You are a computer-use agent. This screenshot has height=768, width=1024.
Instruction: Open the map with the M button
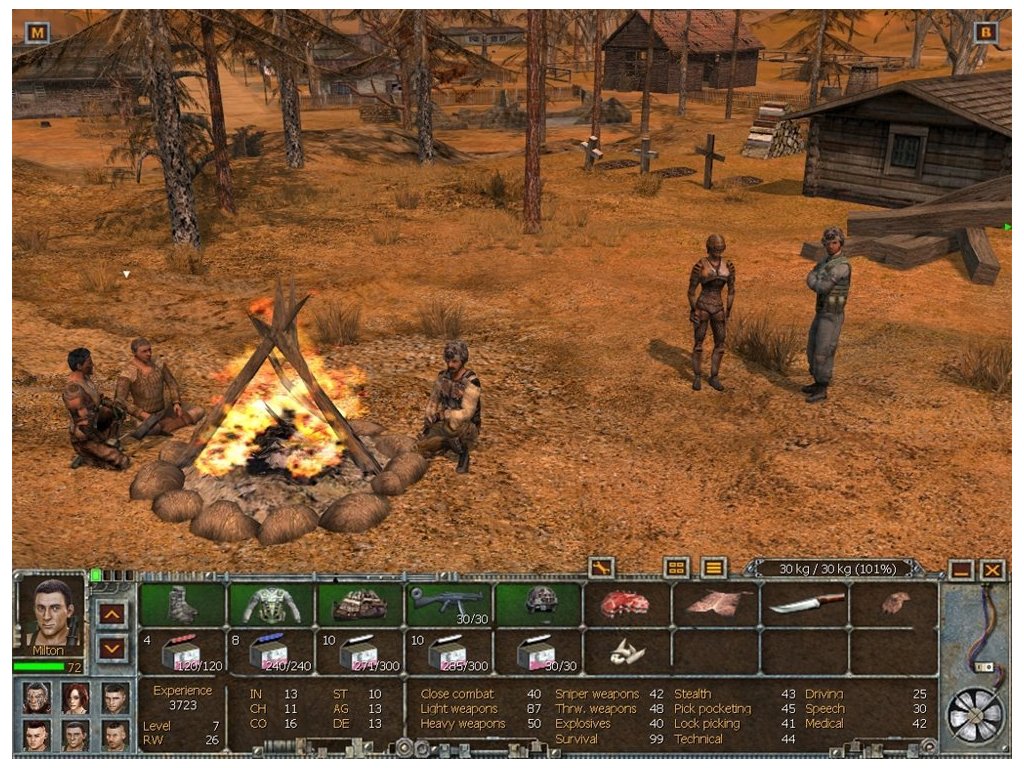37,32
